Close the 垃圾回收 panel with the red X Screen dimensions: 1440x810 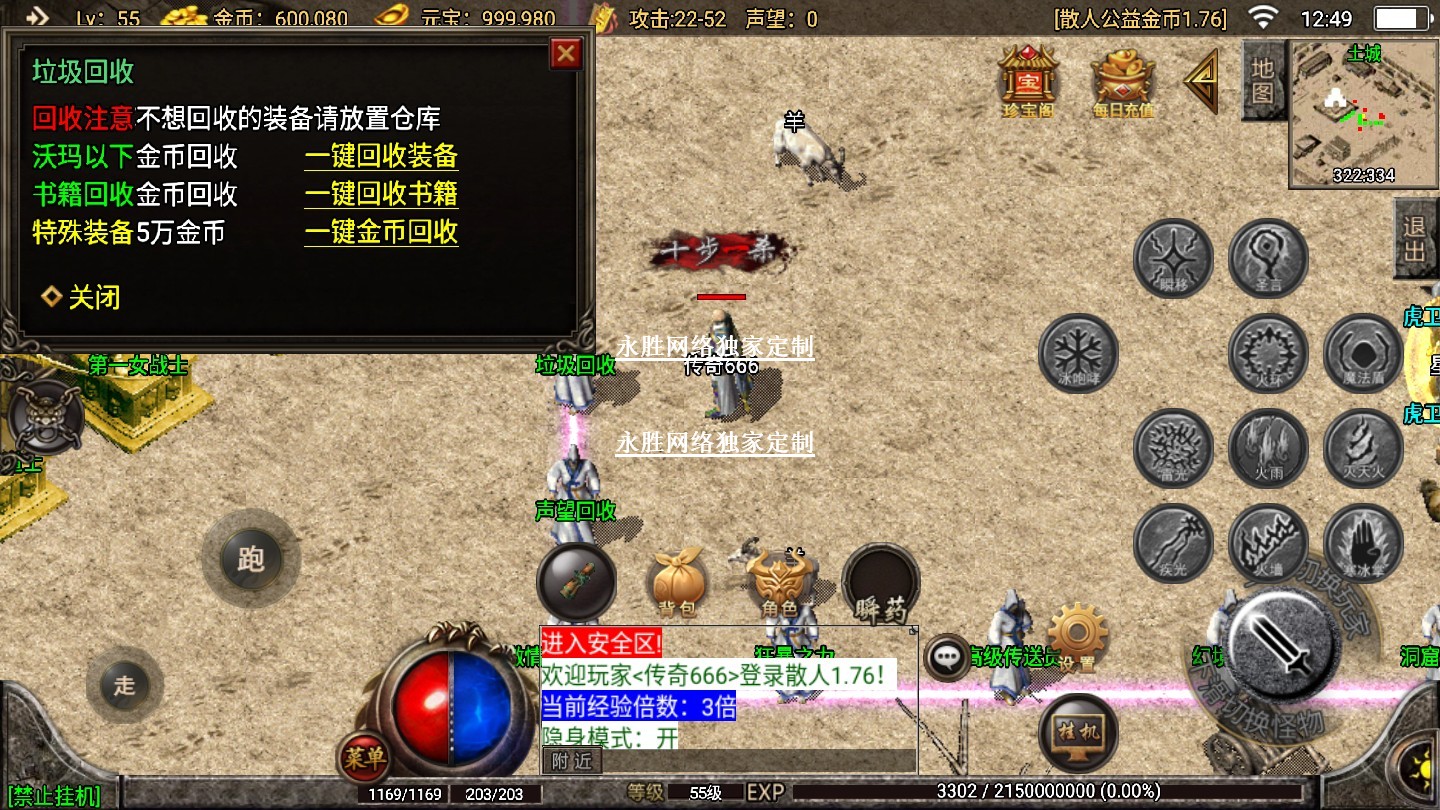566,53
